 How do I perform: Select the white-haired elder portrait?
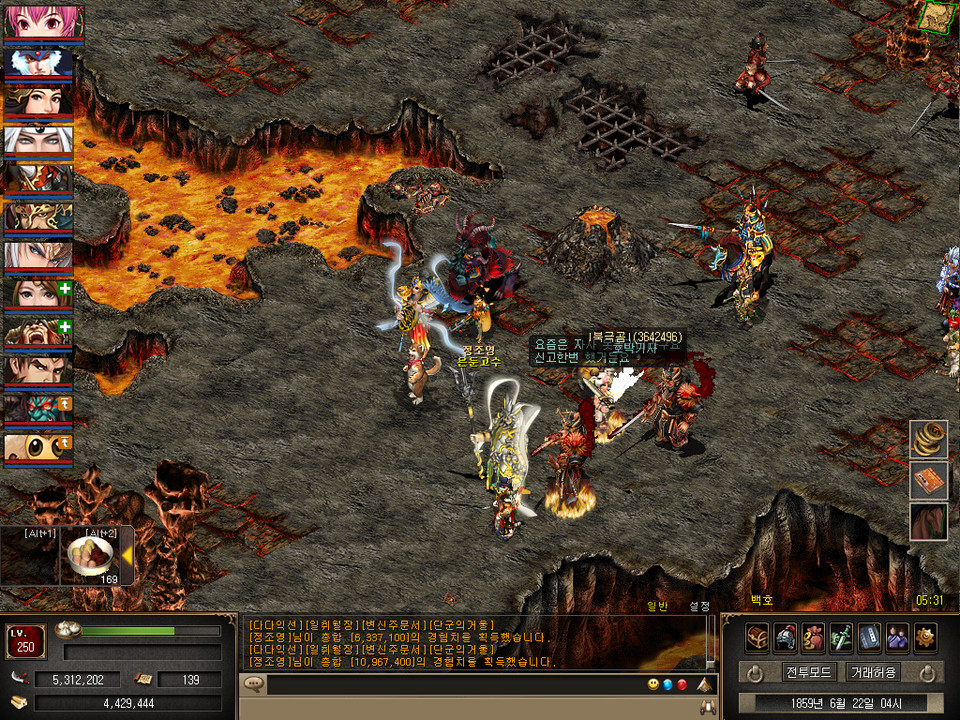click(x=38, y=140)
